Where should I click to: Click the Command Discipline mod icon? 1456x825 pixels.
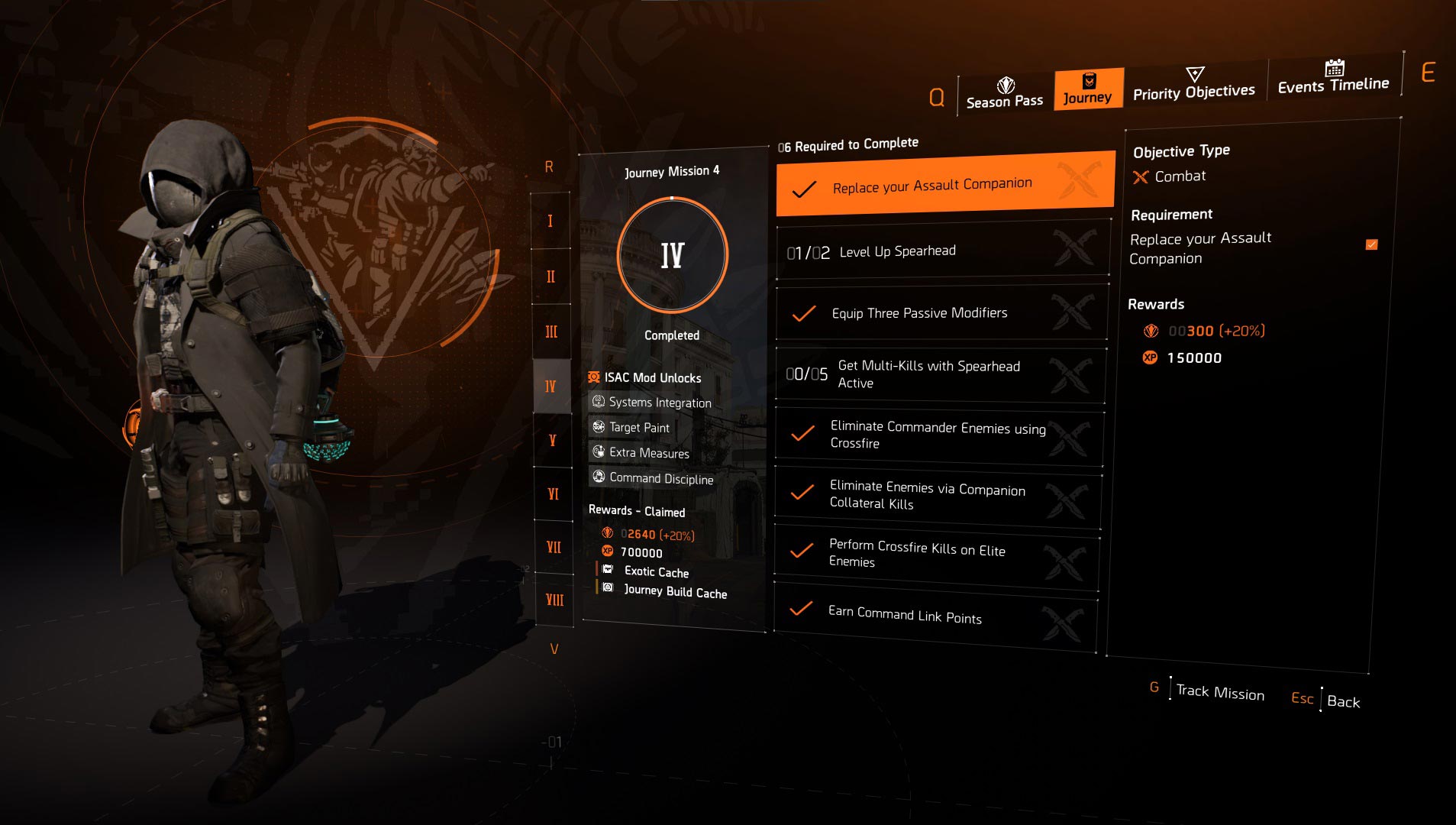pos(599,478)
